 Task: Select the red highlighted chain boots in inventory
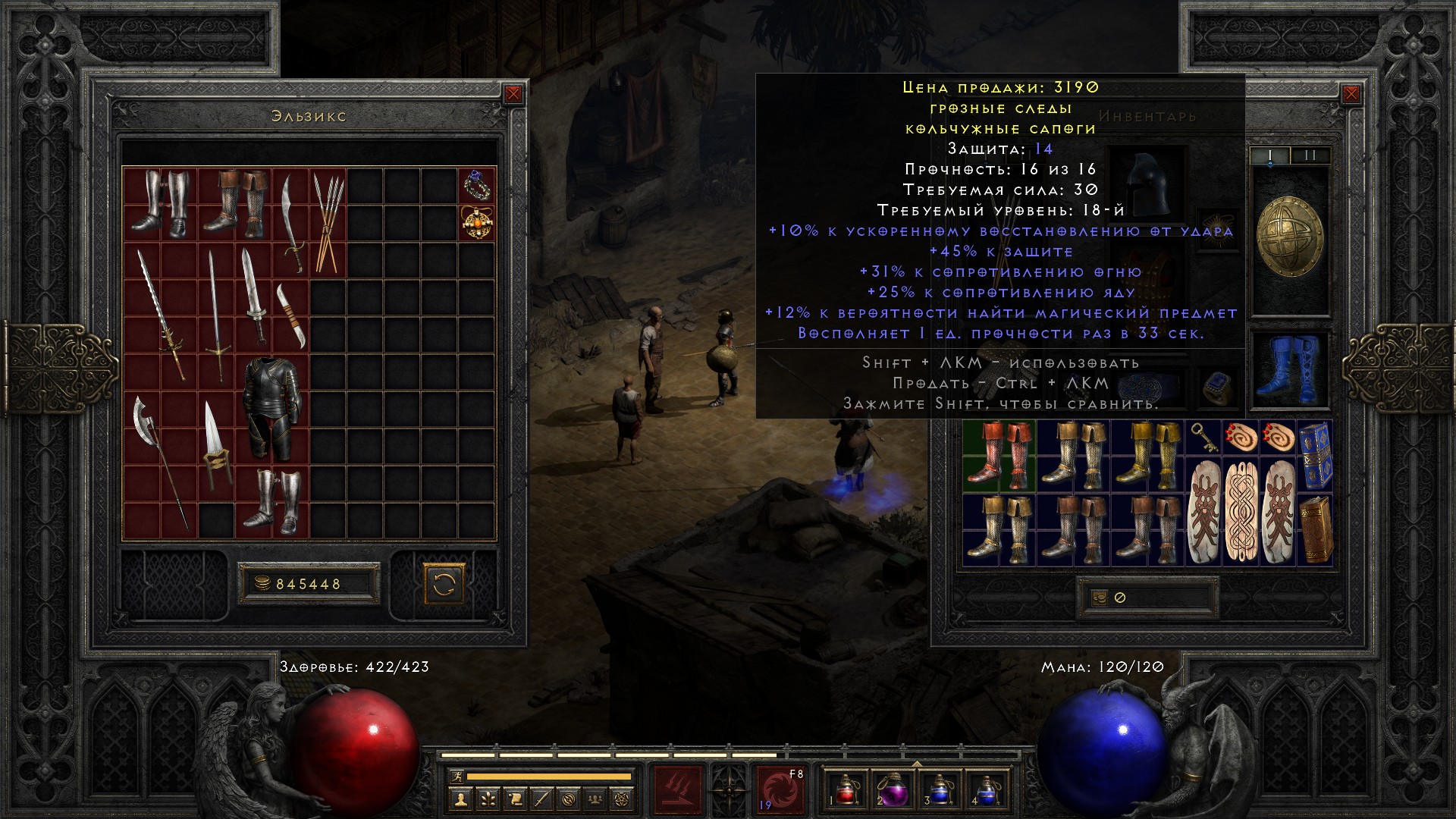click(x=999, y=455)
